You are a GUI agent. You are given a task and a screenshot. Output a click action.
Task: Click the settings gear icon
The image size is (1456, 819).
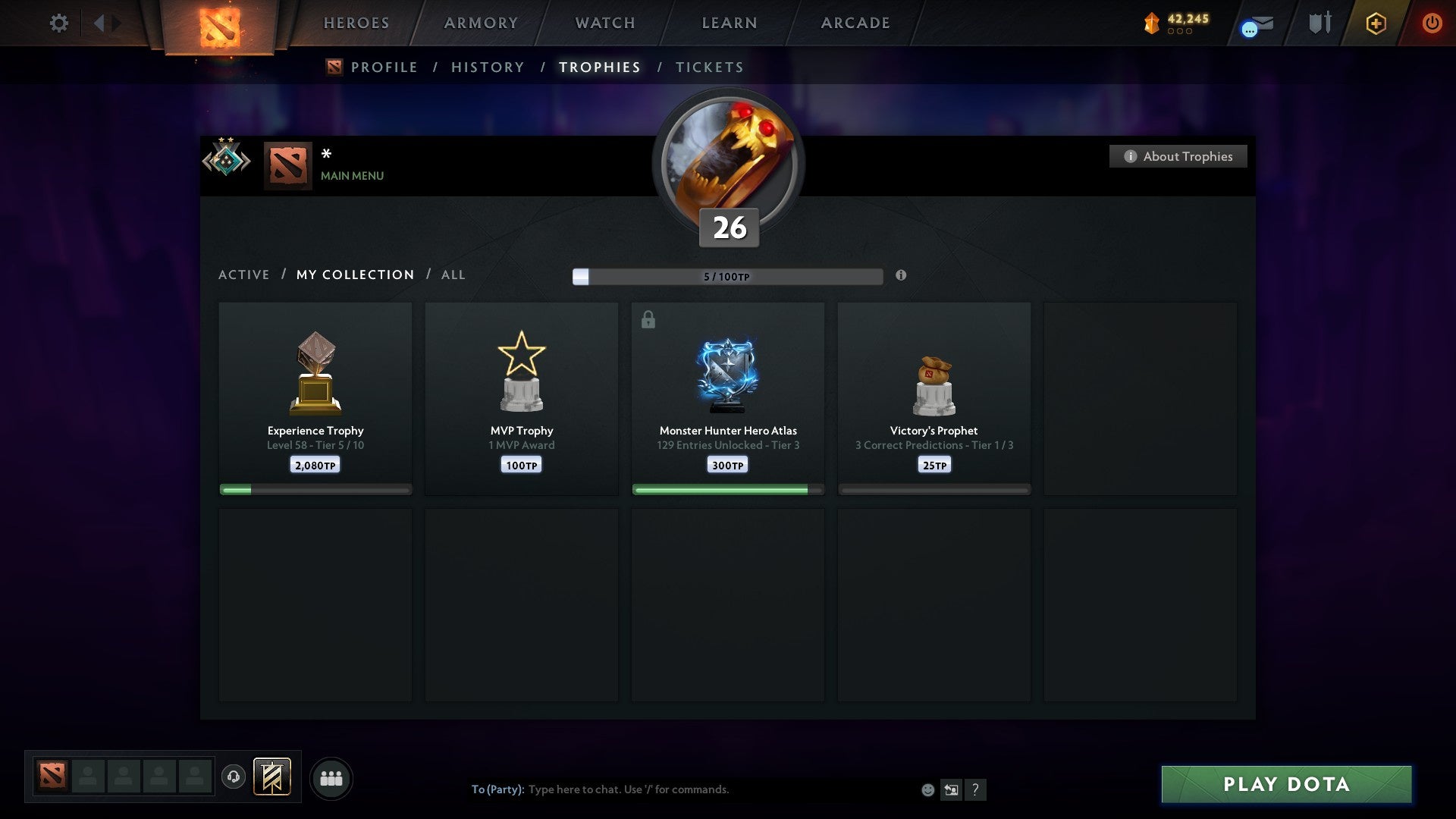pos(58,23)
